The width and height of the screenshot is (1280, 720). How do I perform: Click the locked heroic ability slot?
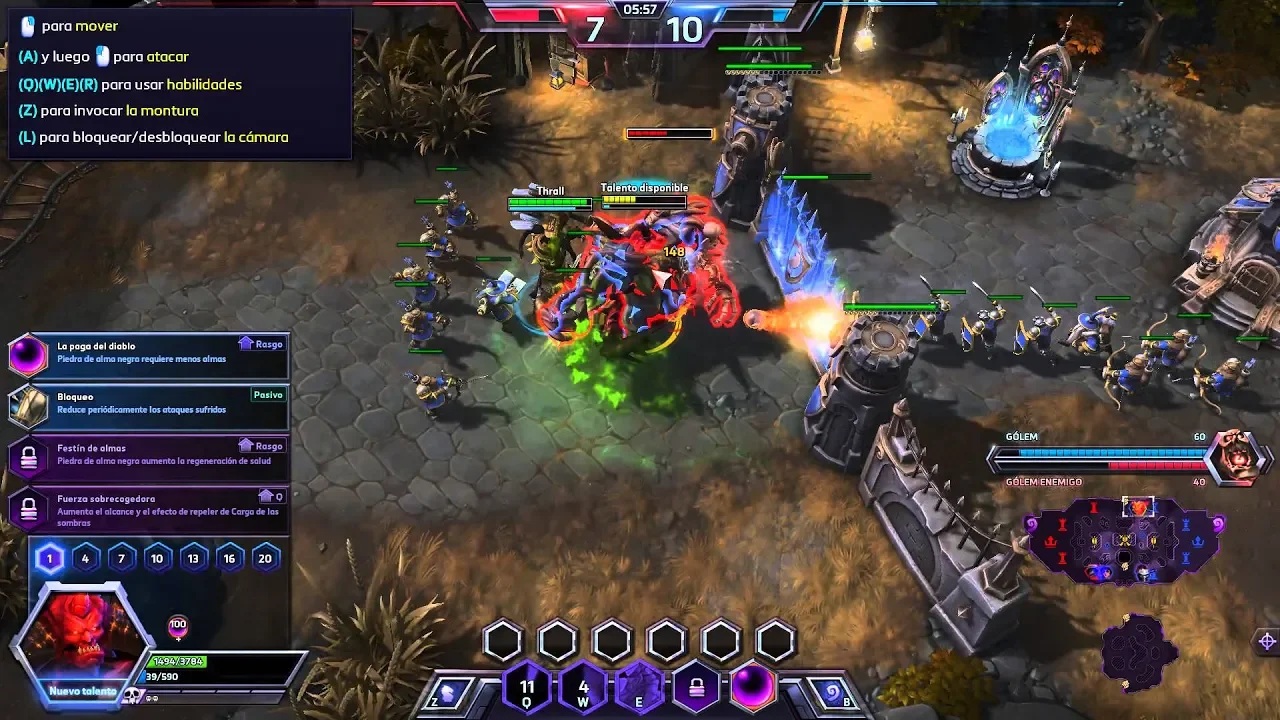697,688
